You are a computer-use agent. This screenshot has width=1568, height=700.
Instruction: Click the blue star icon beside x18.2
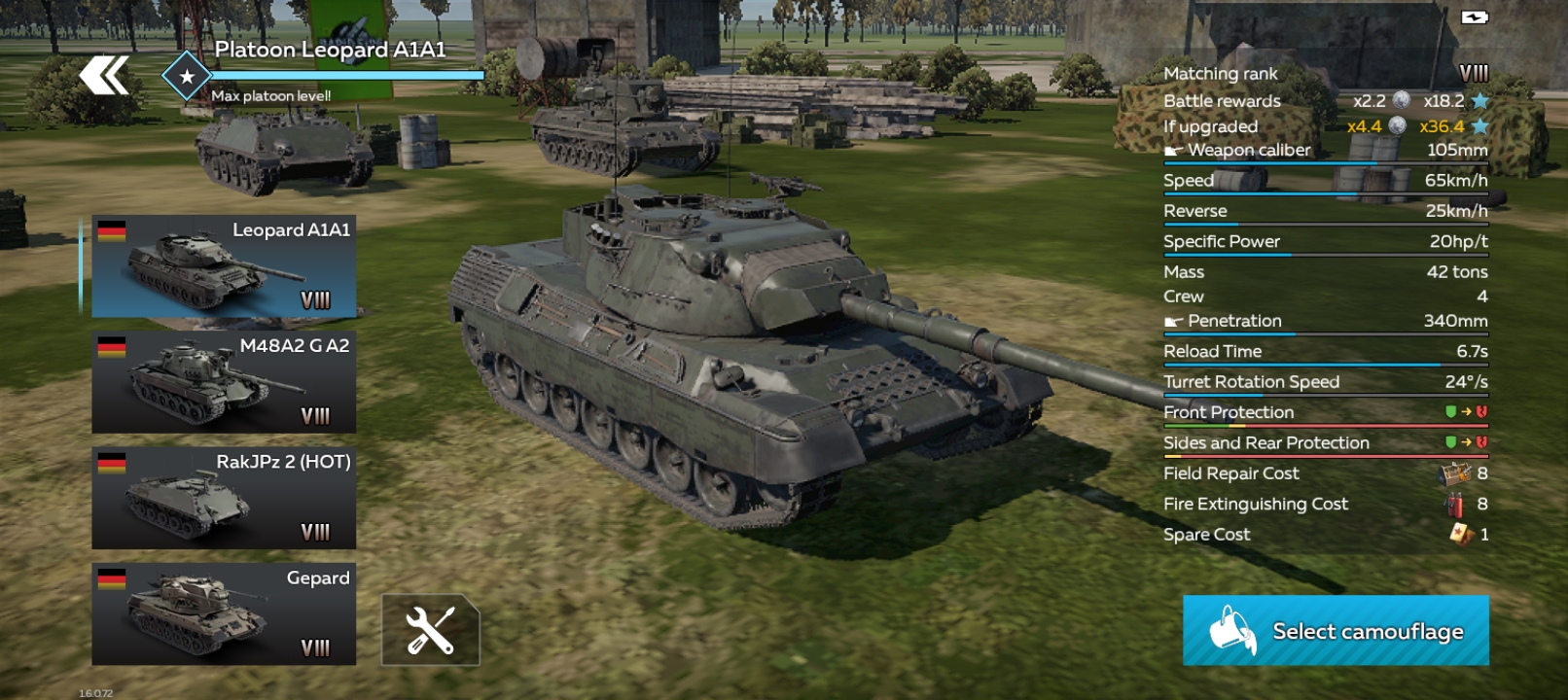[1479, 100]
